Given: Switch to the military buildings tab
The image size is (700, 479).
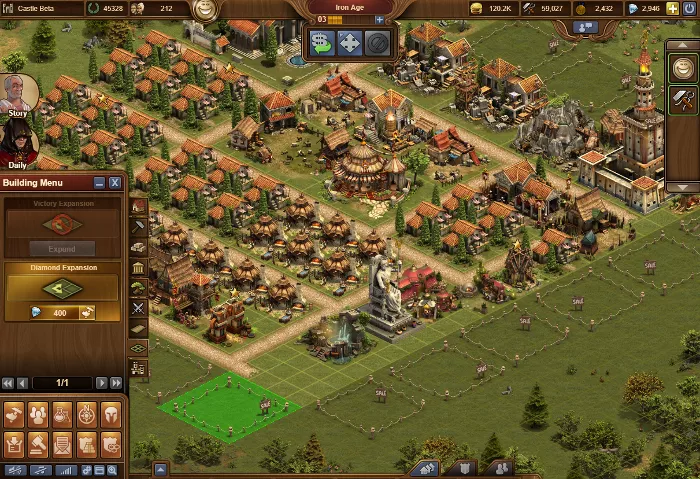Looking at the screenshot, I should pos(138,308).
